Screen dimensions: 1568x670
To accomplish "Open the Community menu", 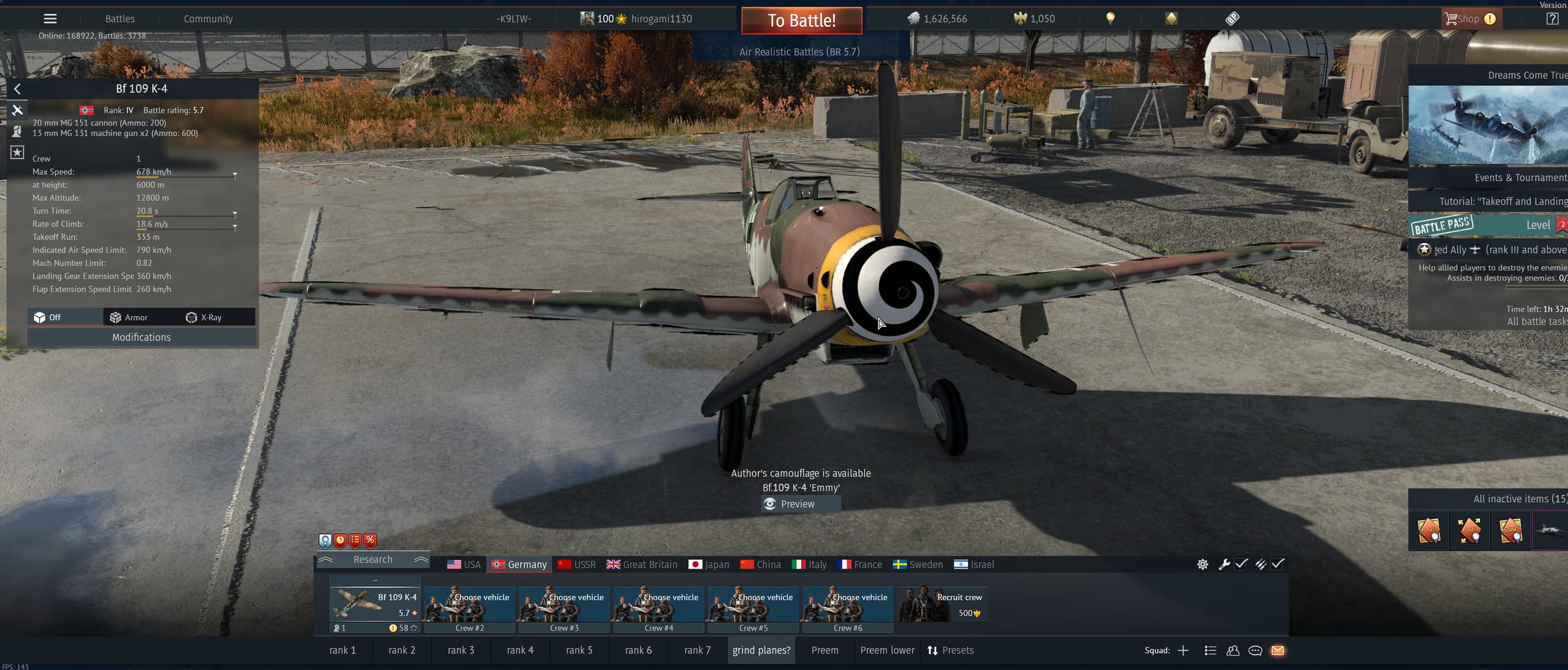I will coord(208,19).
